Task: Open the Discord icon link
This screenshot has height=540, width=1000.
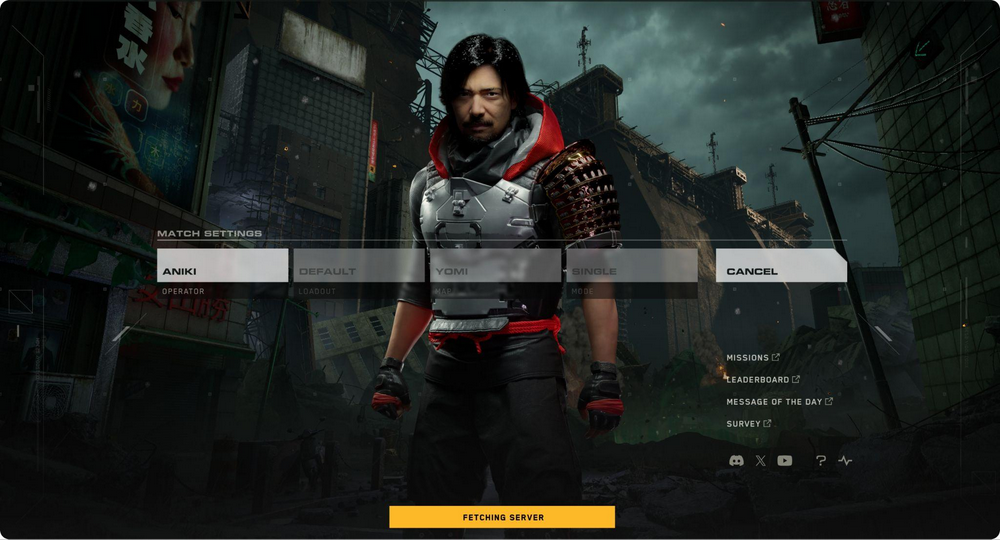Action: (737, 461)
